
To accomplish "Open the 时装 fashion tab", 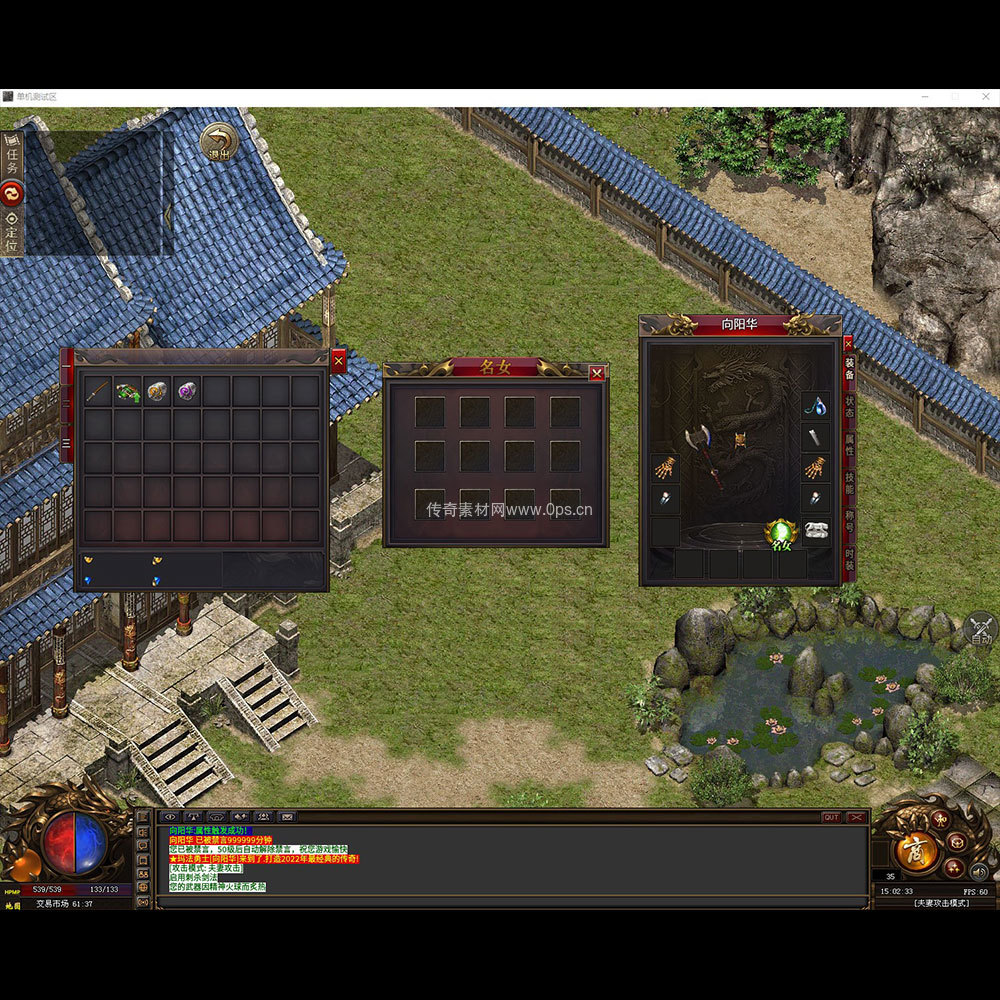I will tap(849, 559).
